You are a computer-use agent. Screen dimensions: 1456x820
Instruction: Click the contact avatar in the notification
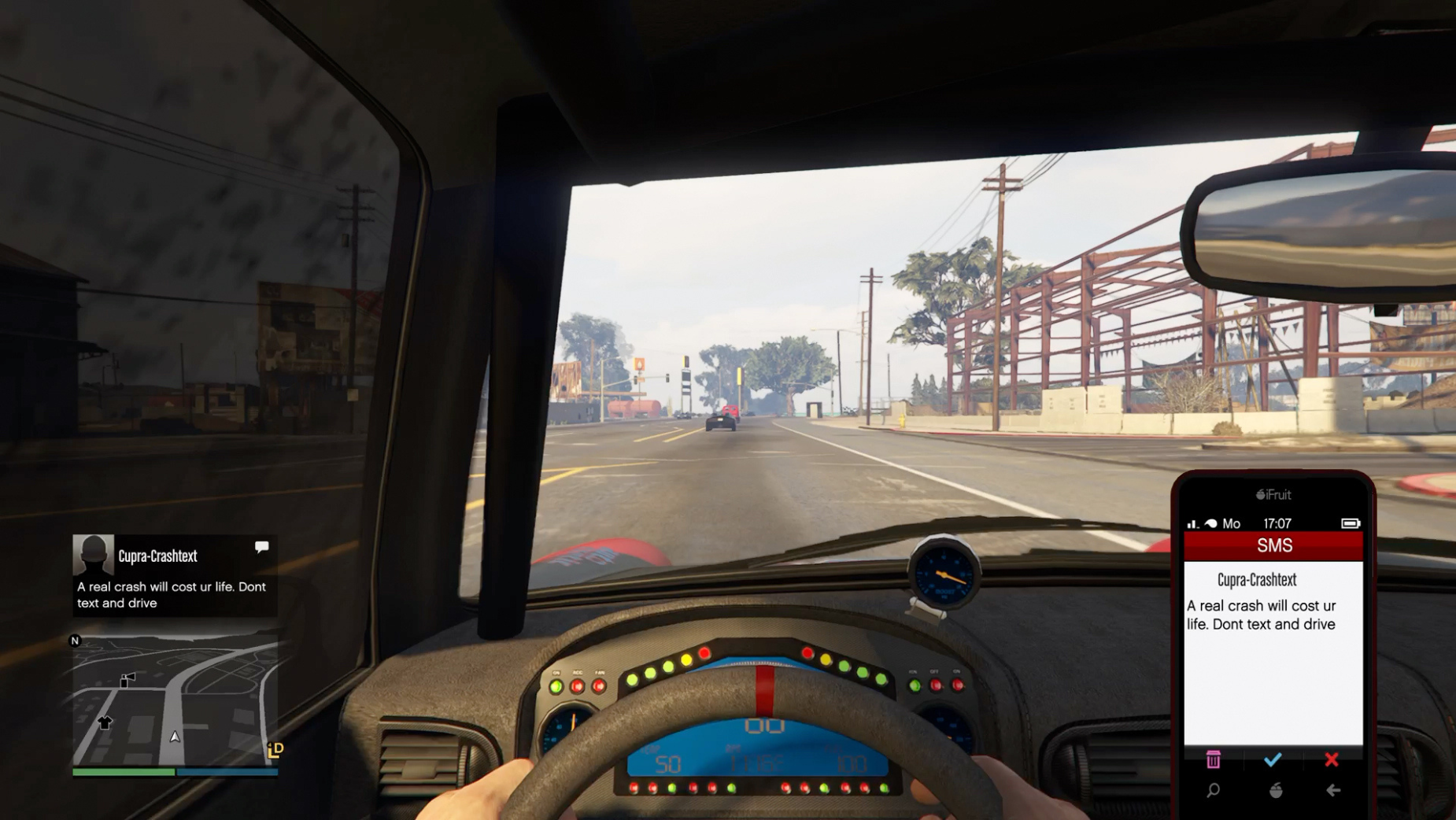click(93, 555)
